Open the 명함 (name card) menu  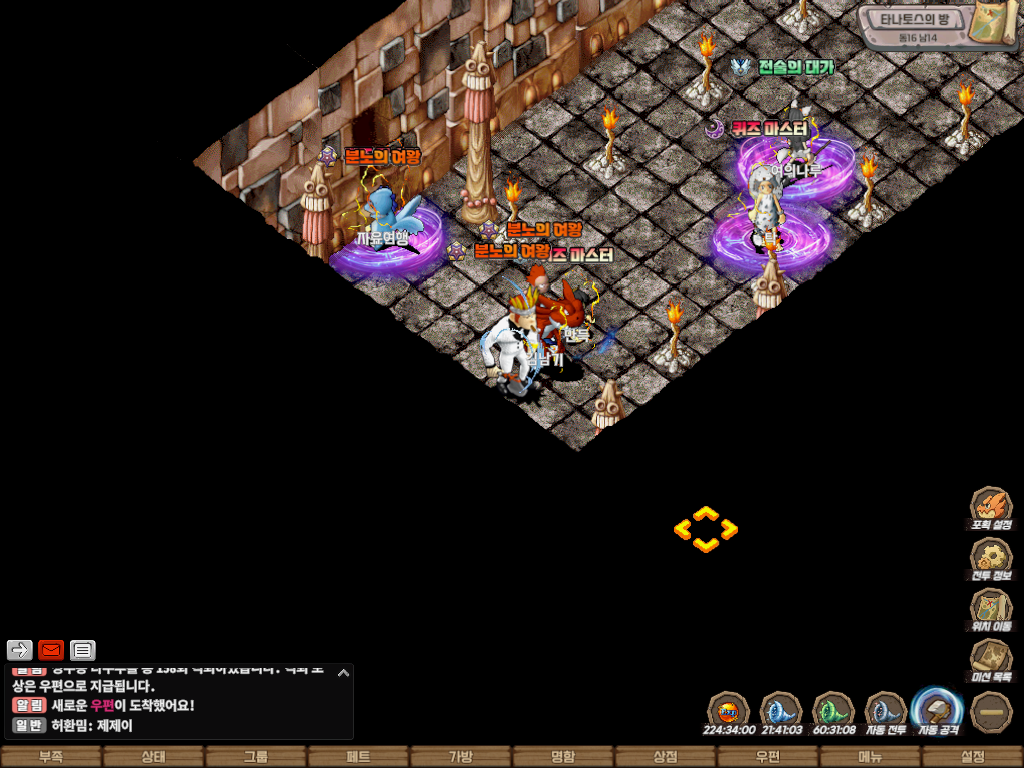point(563,757)
